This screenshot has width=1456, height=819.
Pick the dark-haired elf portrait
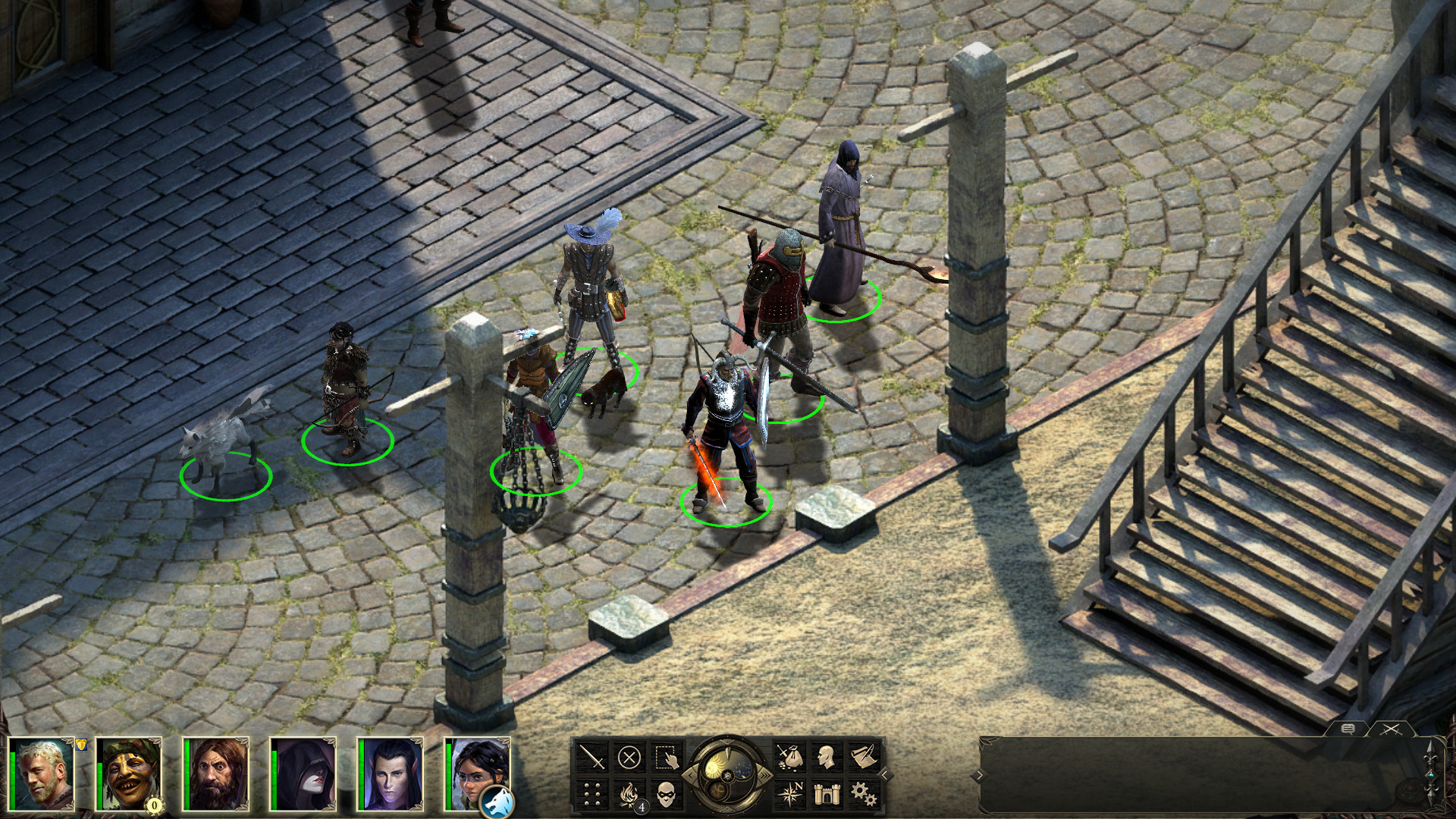coord(391,774)
